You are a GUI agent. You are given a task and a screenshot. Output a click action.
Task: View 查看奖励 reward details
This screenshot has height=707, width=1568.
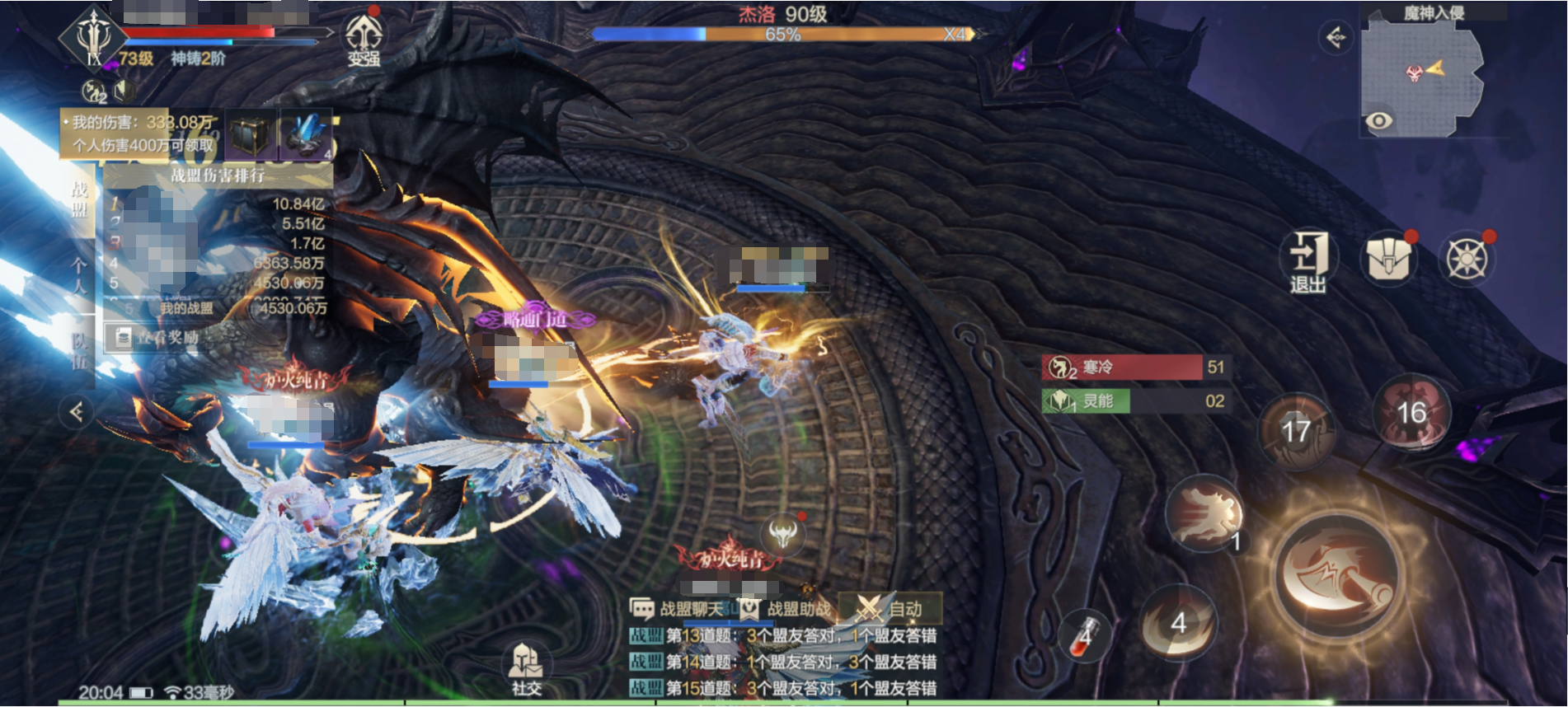click(x=157, y=337)
